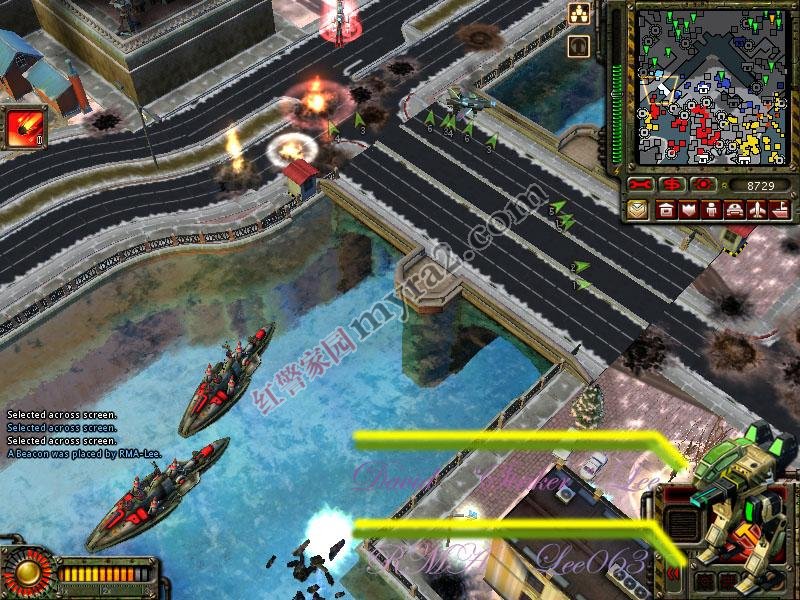Open the infantry build tab
Screen dimensions: 800x600
[x=711, y=210]
